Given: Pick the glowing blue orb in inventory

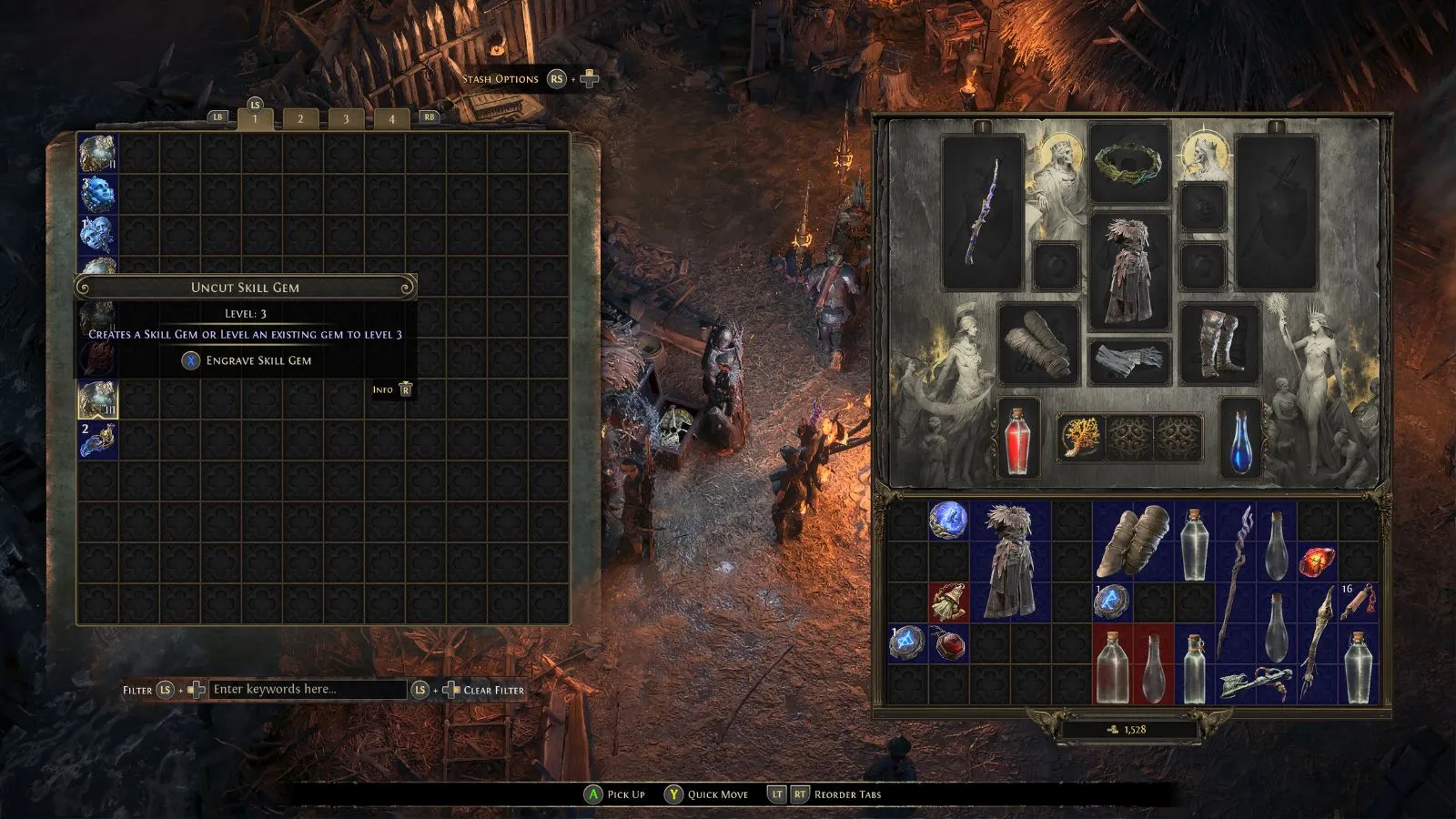Looking at the screenshot, I should point(948,521).
